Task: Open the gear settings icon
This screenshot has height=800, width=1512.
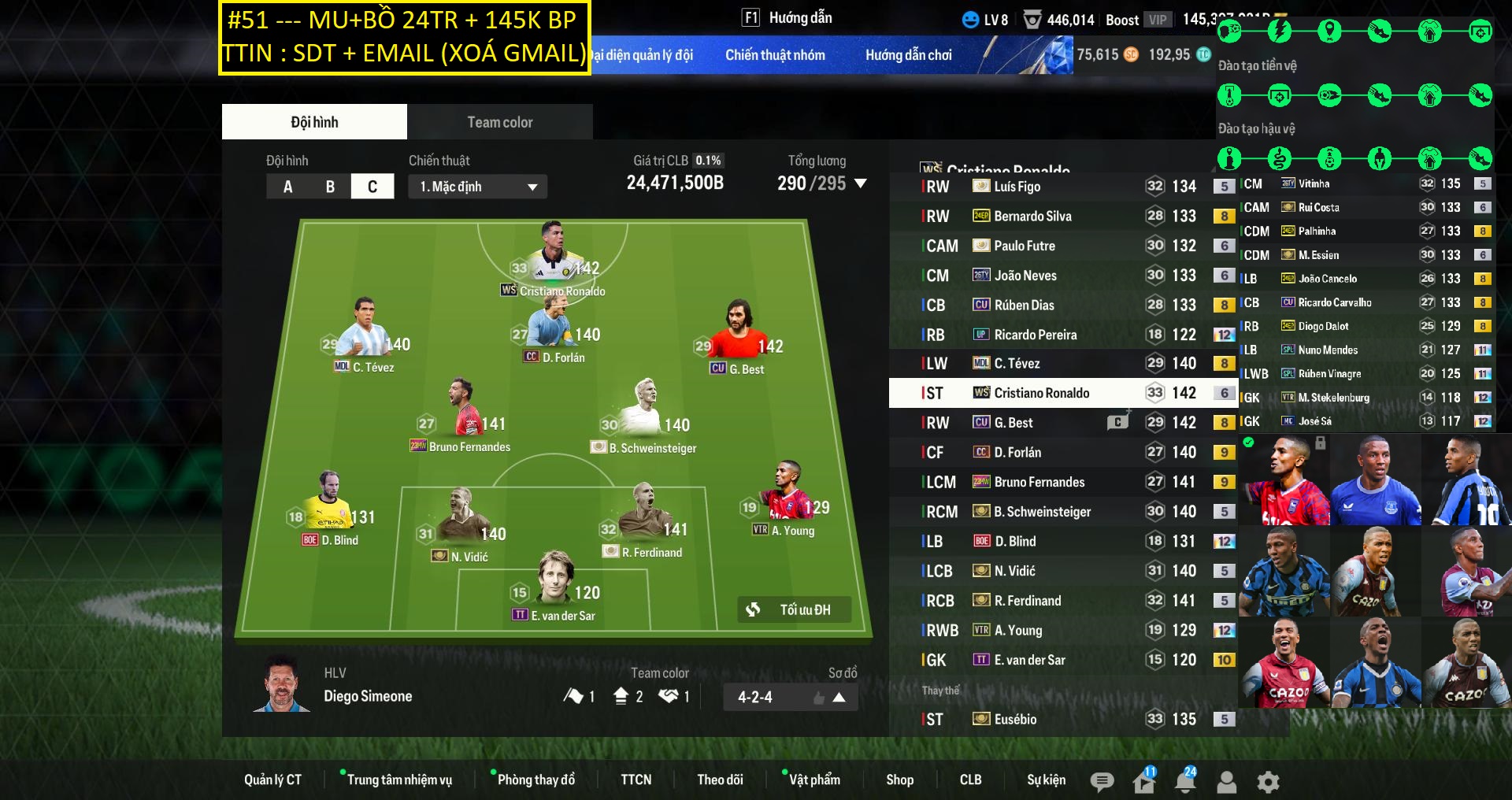Action: 1268,782
